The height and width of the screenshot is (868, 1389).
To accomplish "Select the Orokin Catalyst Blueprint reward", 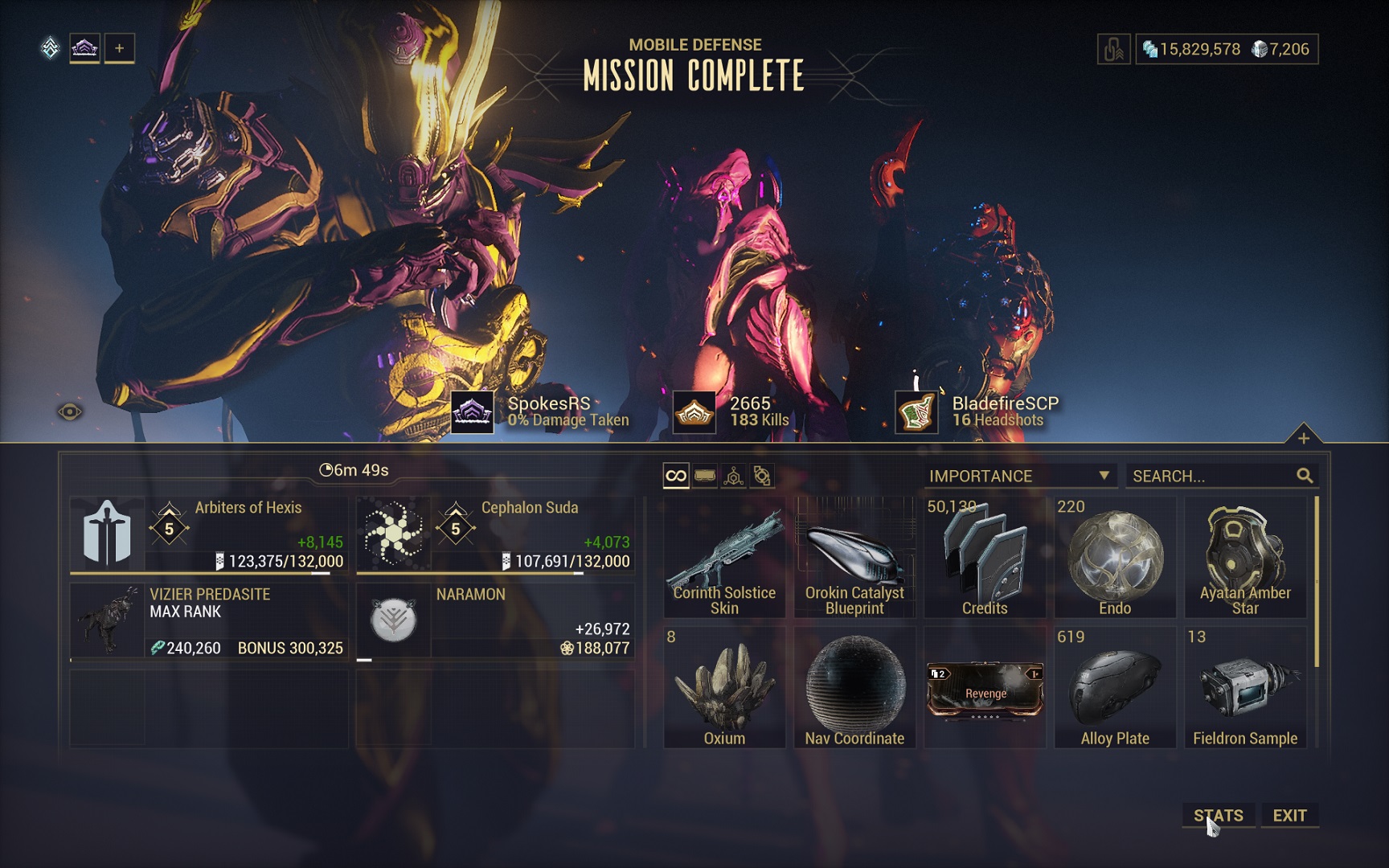I will point(854,557).
